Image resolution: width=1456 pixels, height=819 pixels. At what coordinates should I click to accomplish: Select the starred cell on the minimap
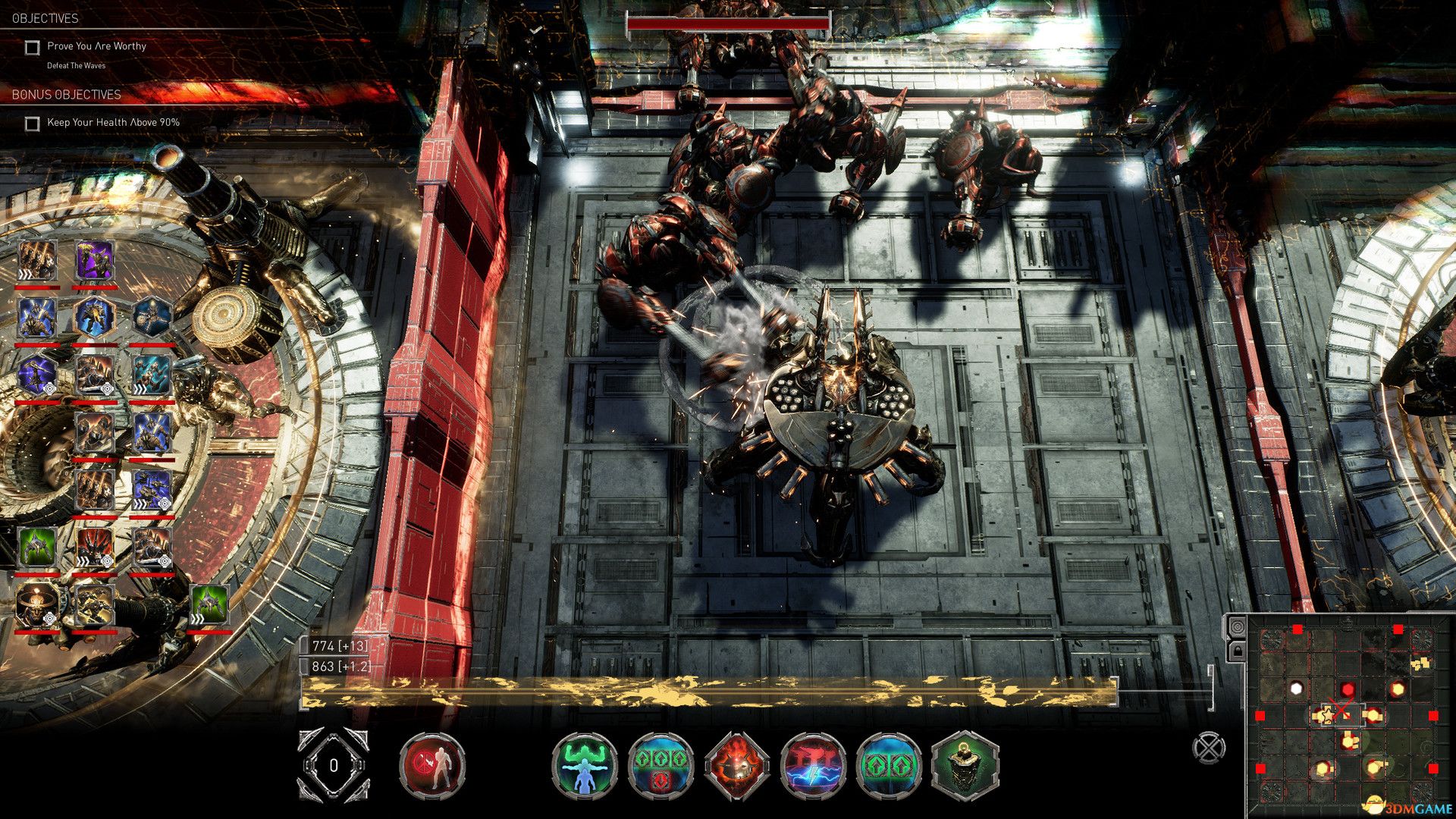click(x=1328, y=716)
